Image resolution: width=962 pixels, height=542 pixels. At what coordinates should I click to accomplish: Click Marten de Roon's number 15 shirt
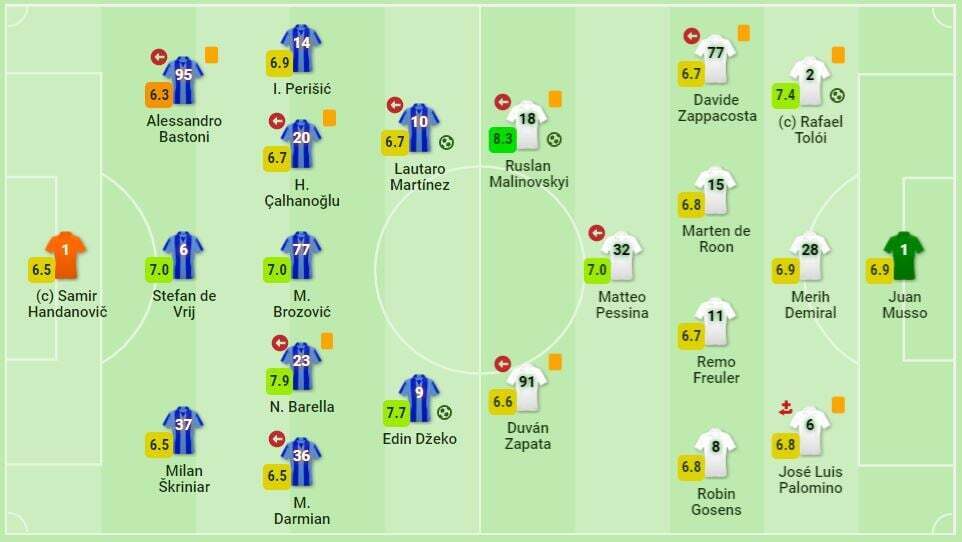click(x=715, y=190)
